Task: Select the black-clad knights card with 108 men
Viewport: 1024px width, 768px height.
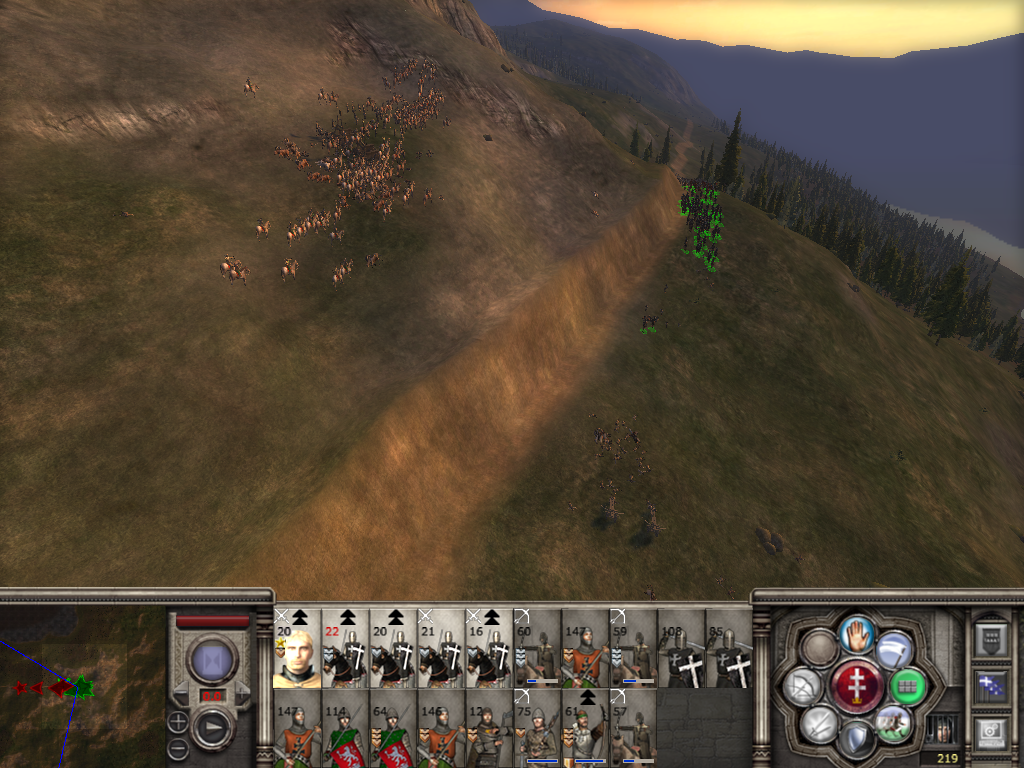Action: click(x=682, y=649)
